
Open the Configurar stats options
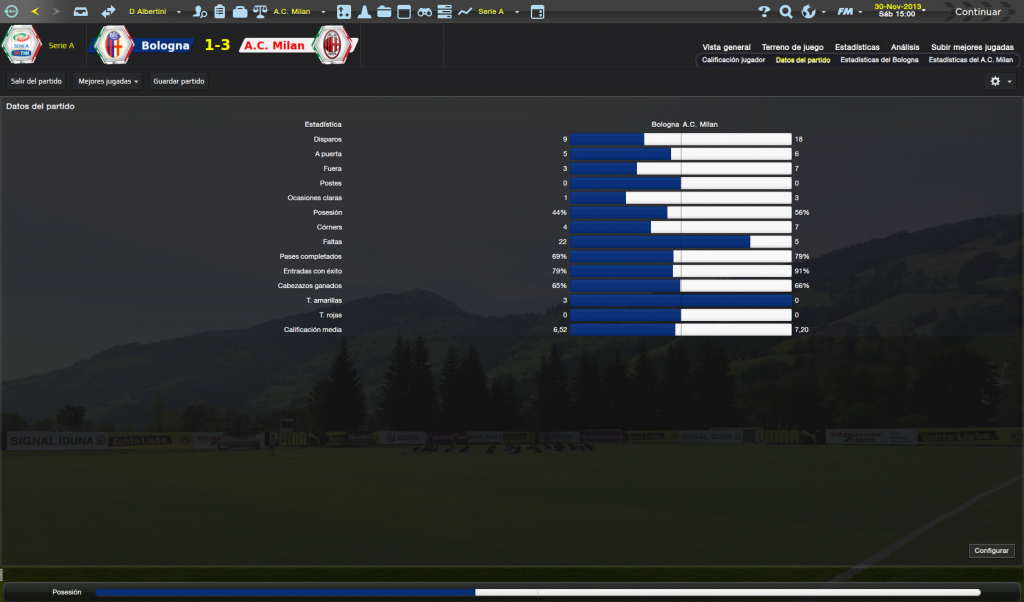click(992, 551)
